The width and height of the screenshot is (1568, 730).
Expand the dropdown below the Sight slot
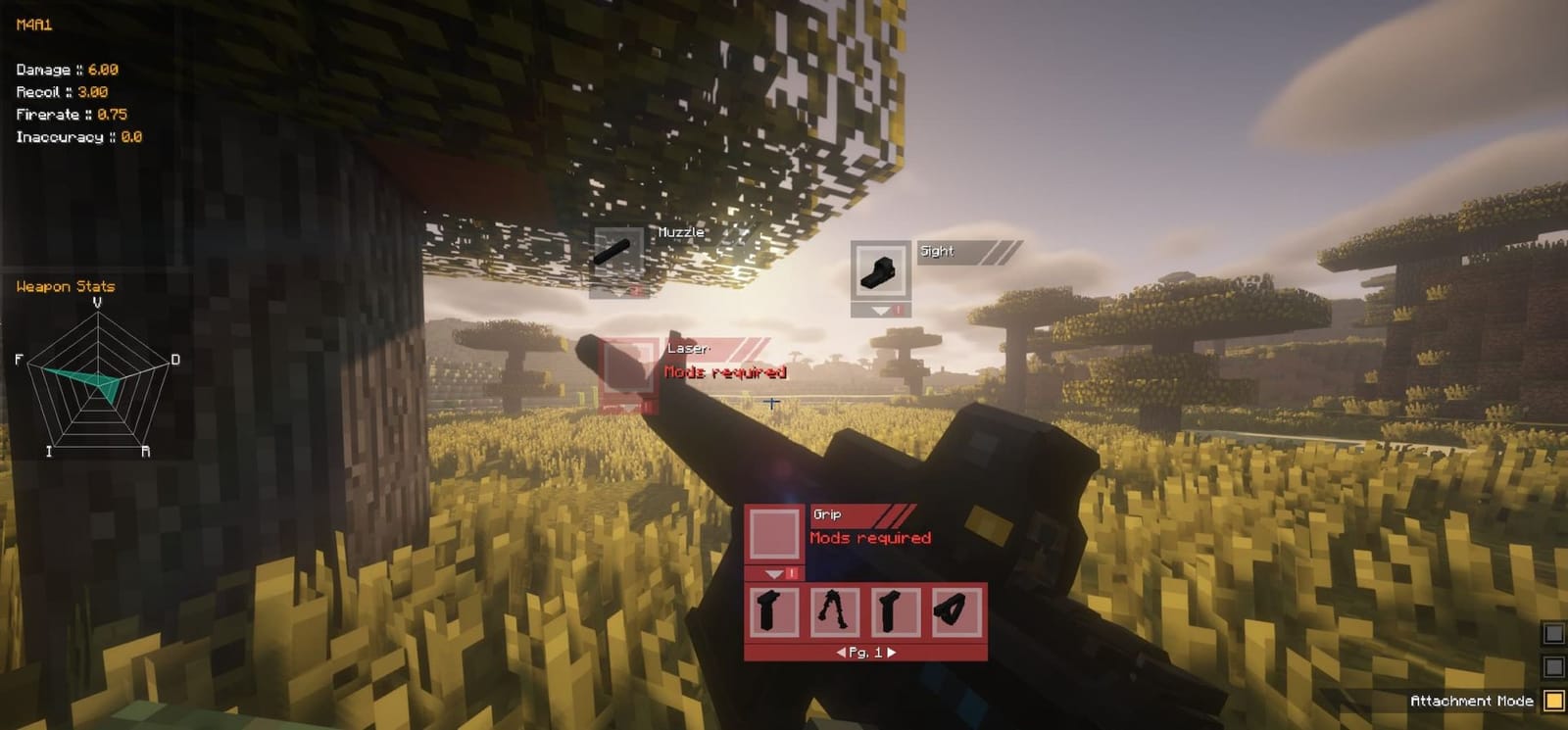(x=880, y=310)
